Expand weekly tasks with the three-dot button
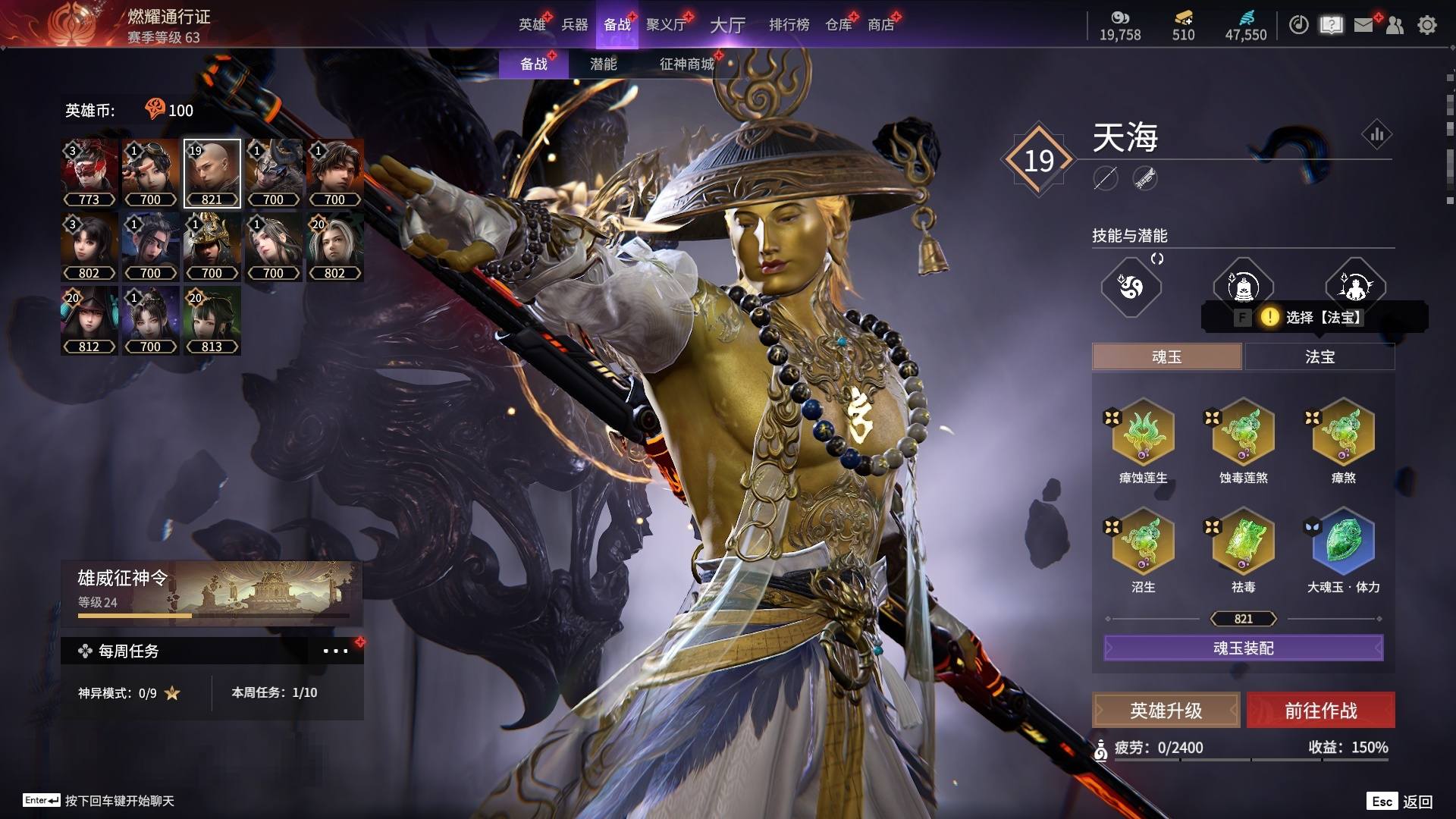Viewport: 1456px width, 819px height. point(335,651)
